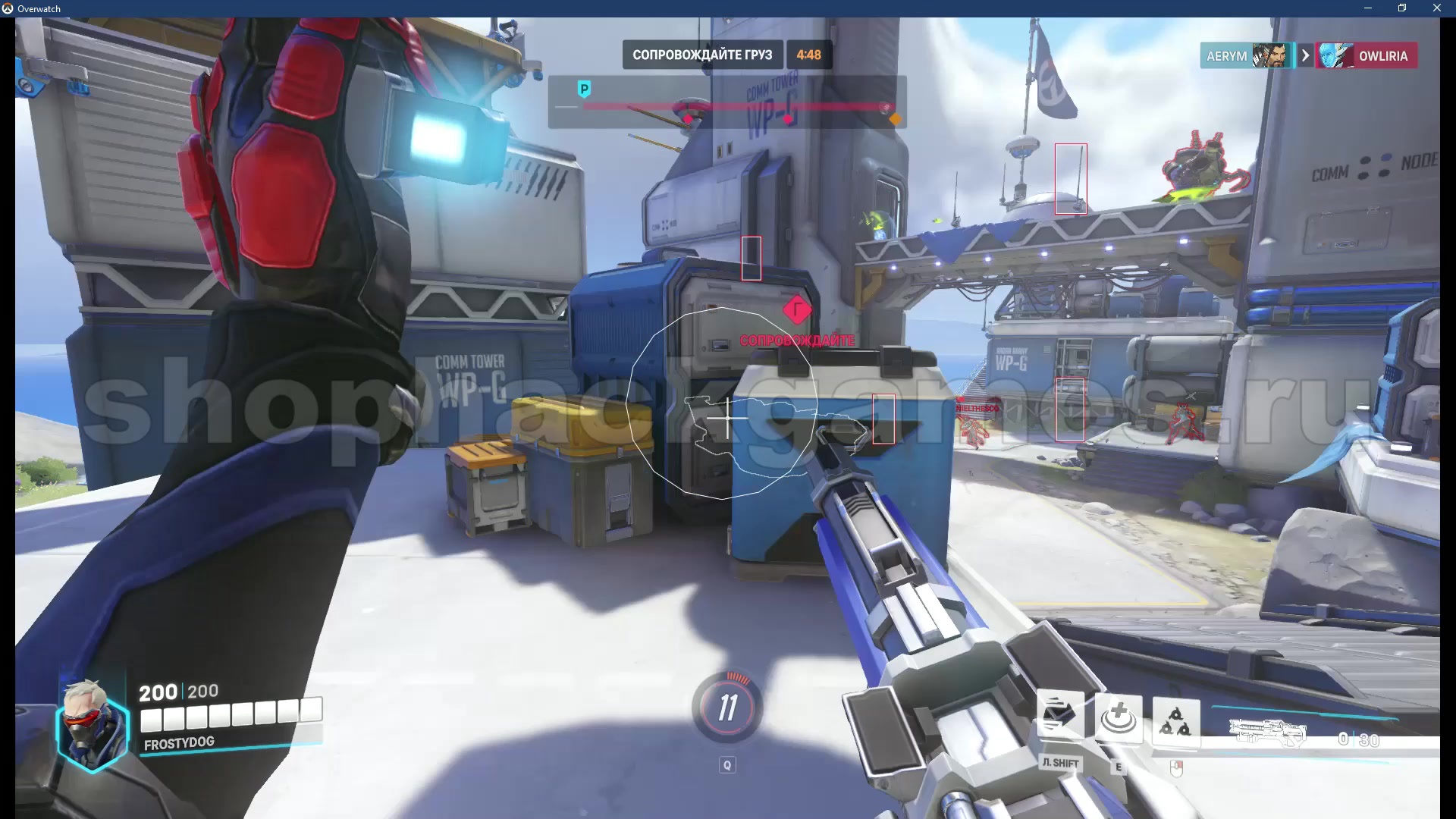1456x819 pixels.
Task: Select the СОПРОВОЖДАЙТЕ ГРУЗ objective label
Action: [x=702, y=55]
